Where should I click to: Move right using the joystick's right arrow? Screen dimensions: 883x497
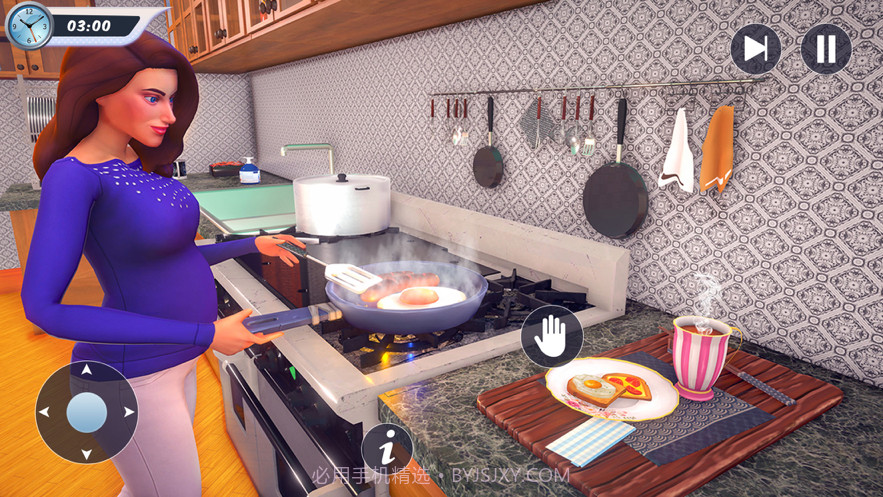tap(129, 411)
